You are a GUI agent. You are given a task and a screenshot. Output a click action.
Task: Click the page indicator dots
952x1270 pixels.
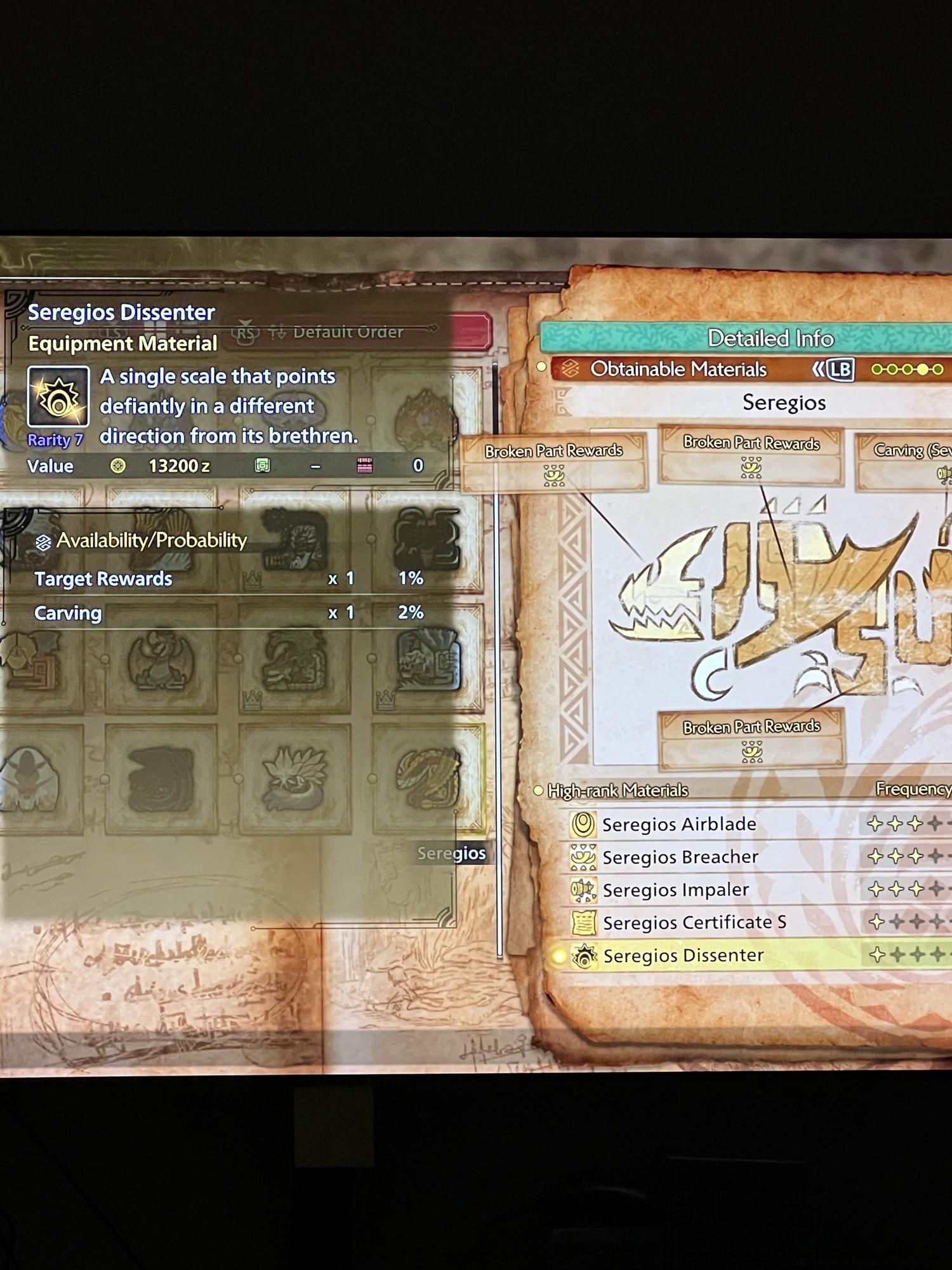tap(907, 370)
